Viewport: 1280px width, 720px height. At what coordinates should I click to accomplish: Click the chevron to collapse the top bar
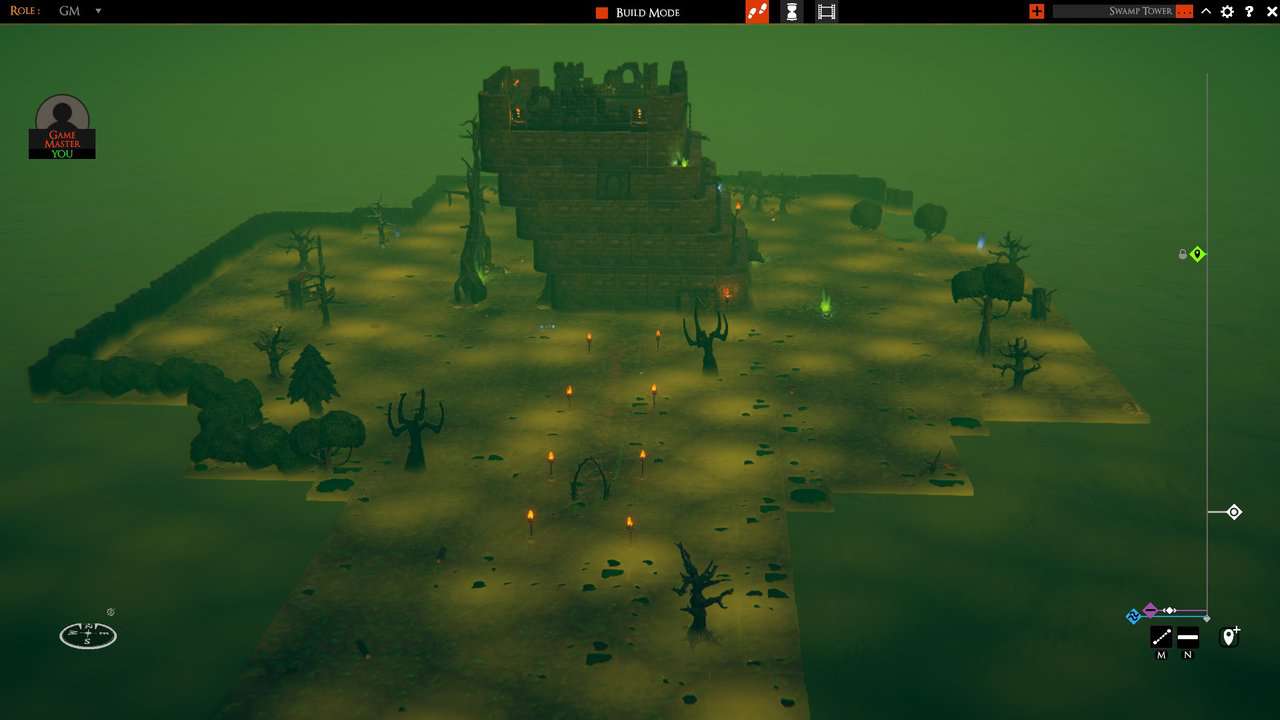(x=1206, y=11)
